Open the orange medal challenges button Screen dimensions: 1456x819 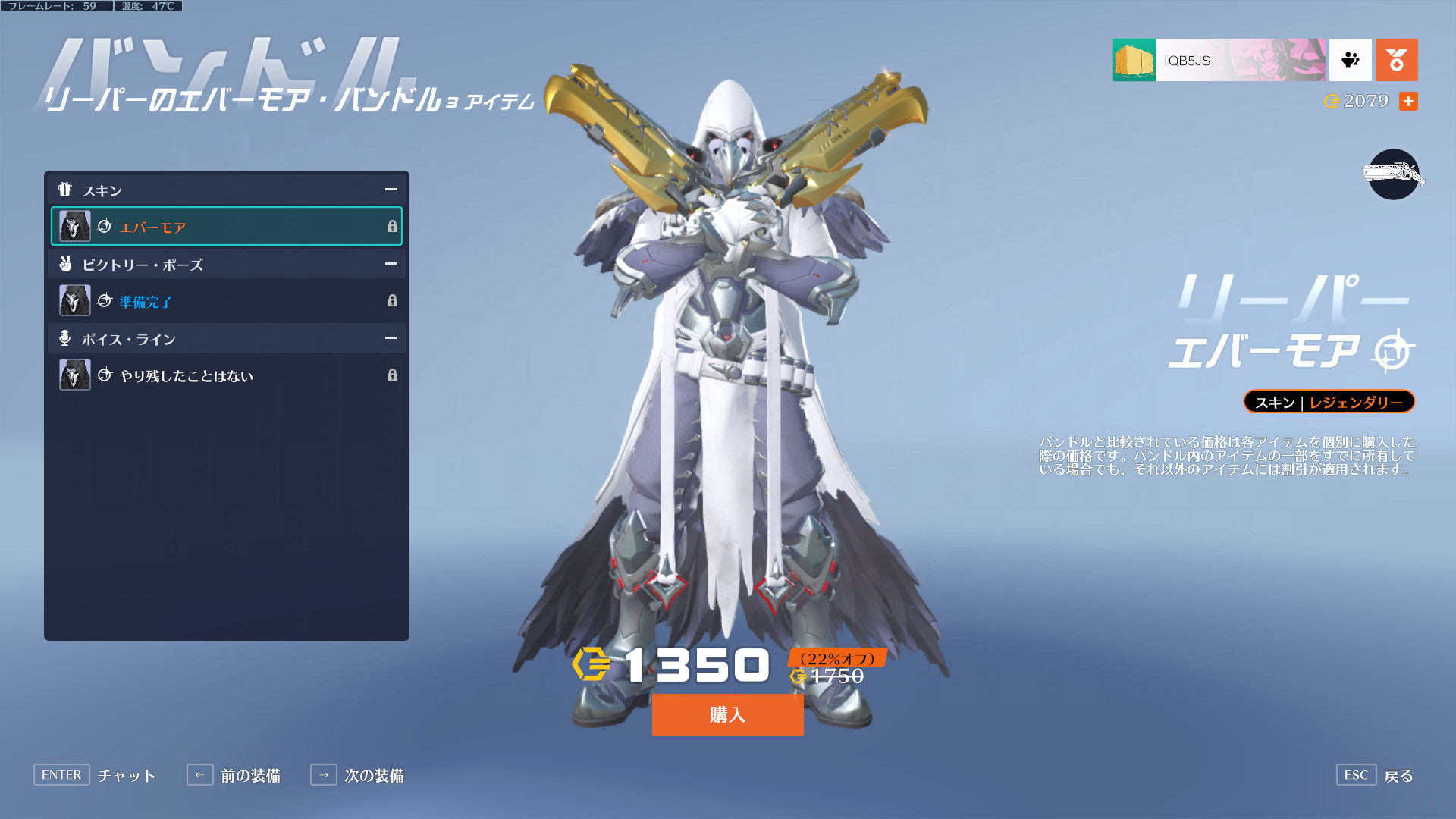1396,60
